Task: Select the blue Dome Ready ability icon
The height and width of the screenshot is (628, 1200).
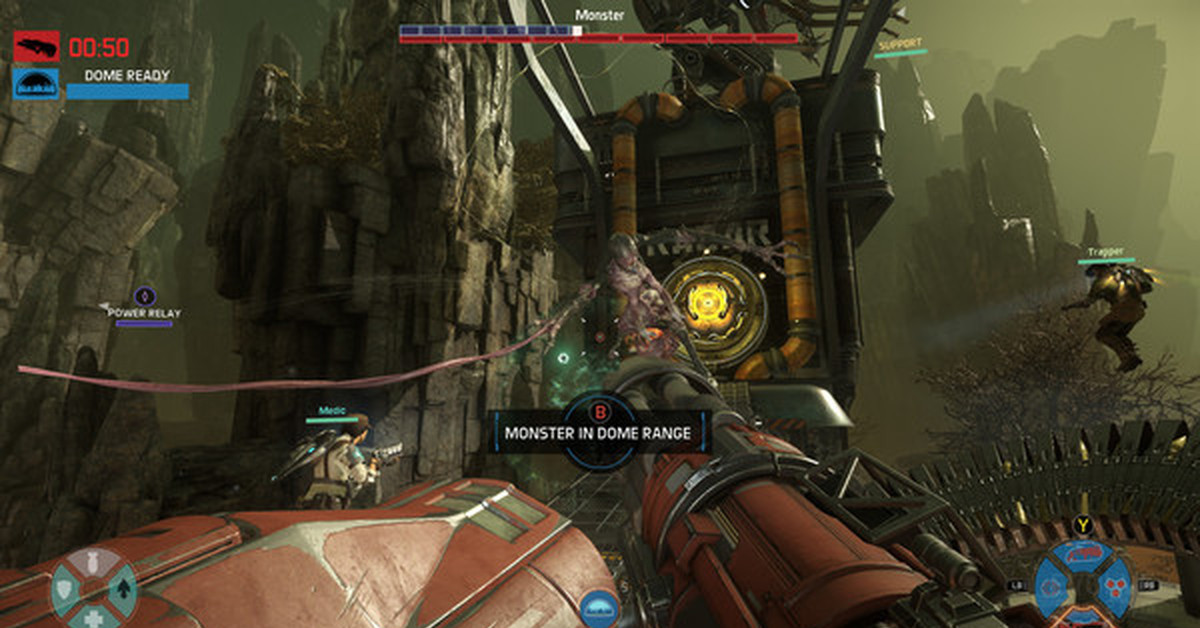Action: [36, 84]
